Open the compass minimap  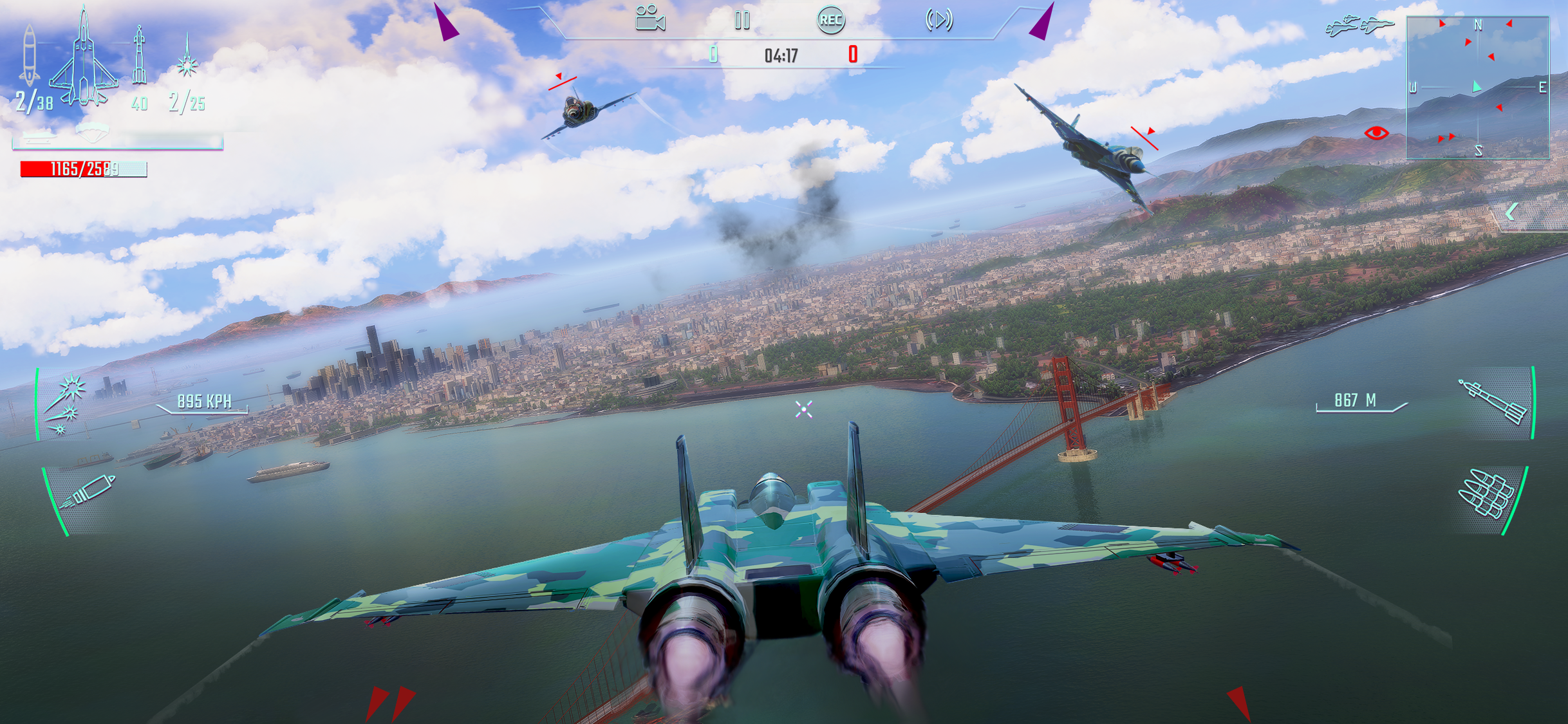[x=1477, y=88]
